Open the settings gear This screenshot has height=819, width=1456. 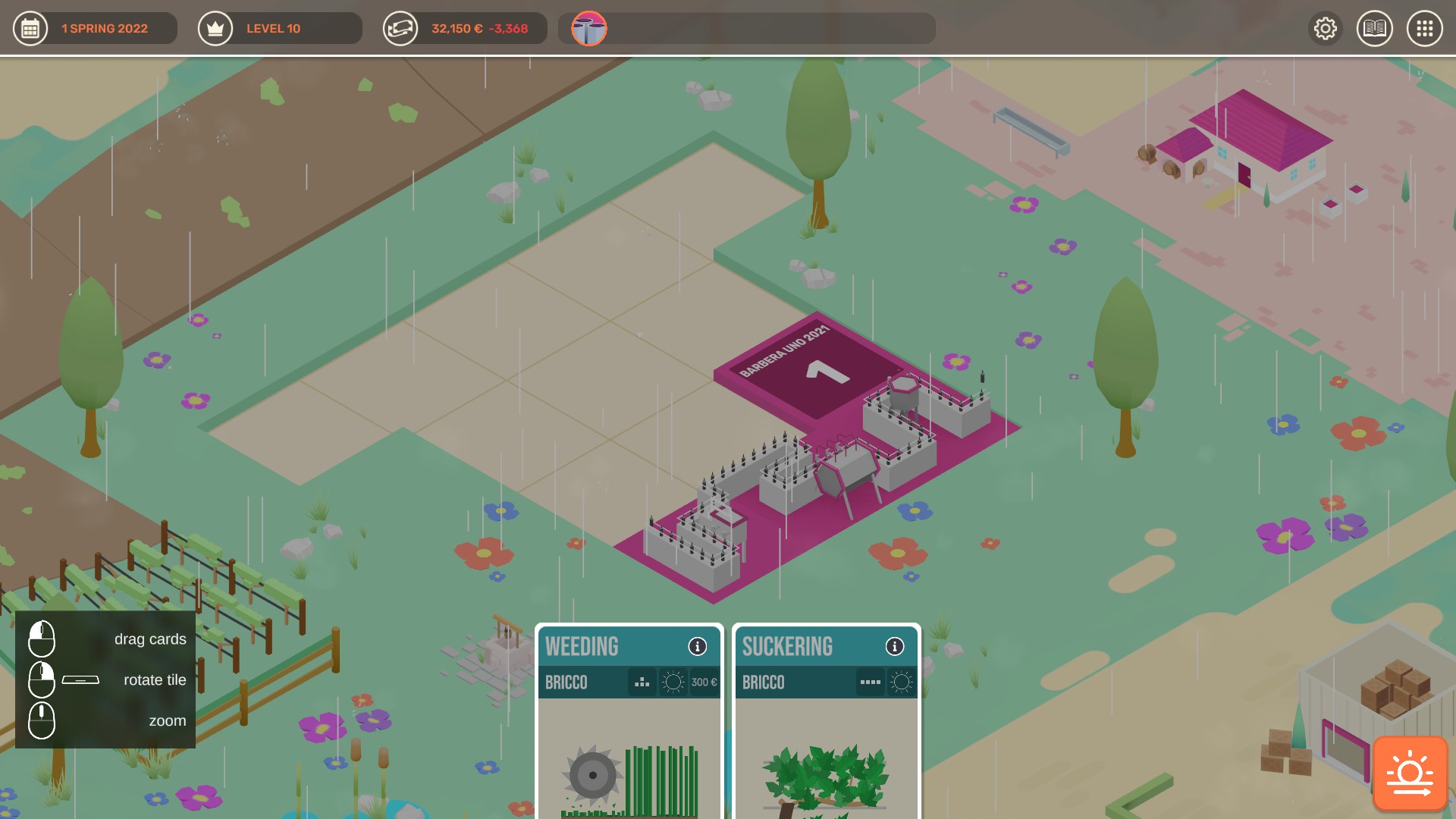pyautogui.click(x=1326, y=29)
